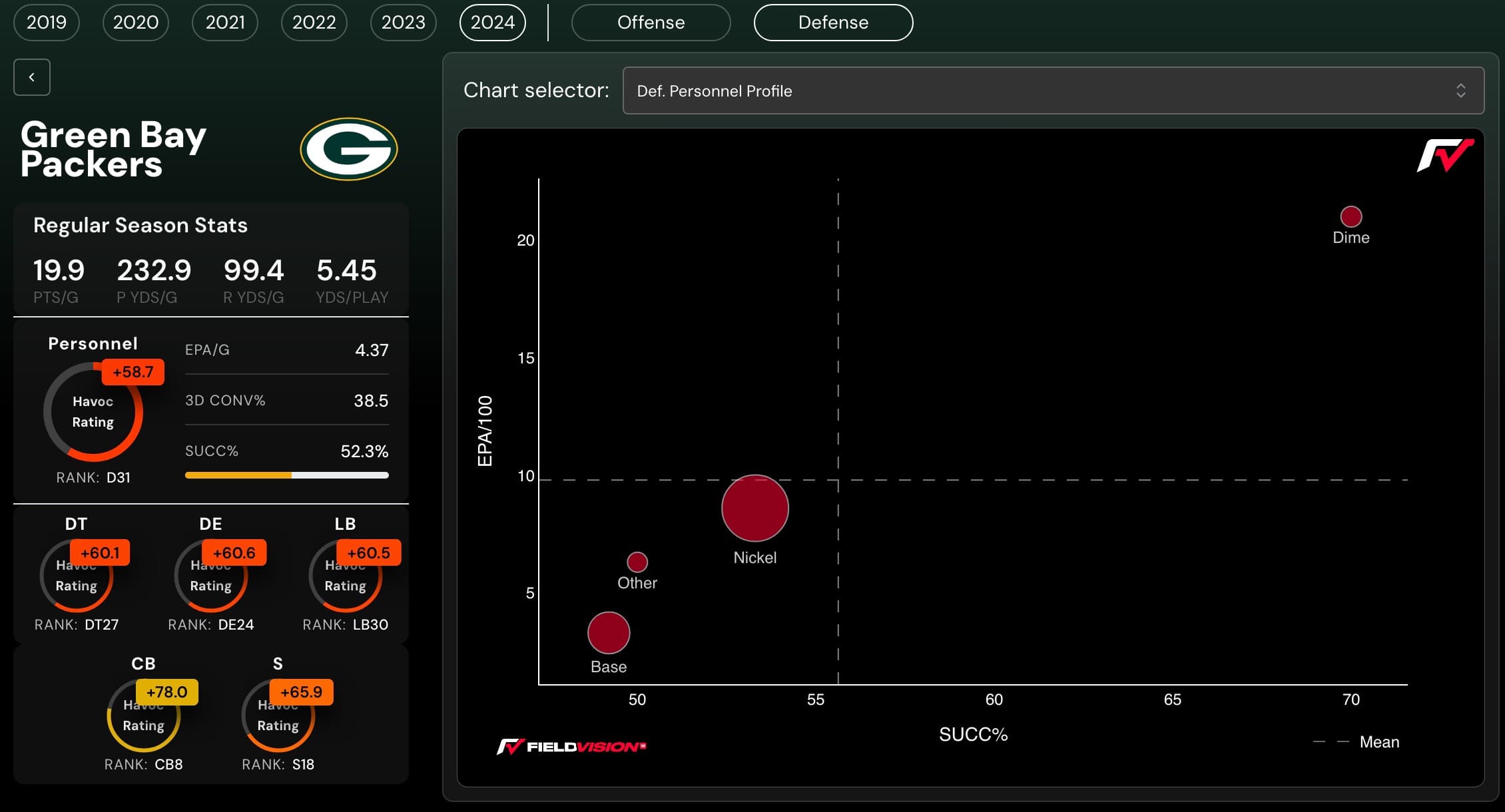Switch to the 2019 season tab
This screenshot has height=812, width=1505.
46,22
